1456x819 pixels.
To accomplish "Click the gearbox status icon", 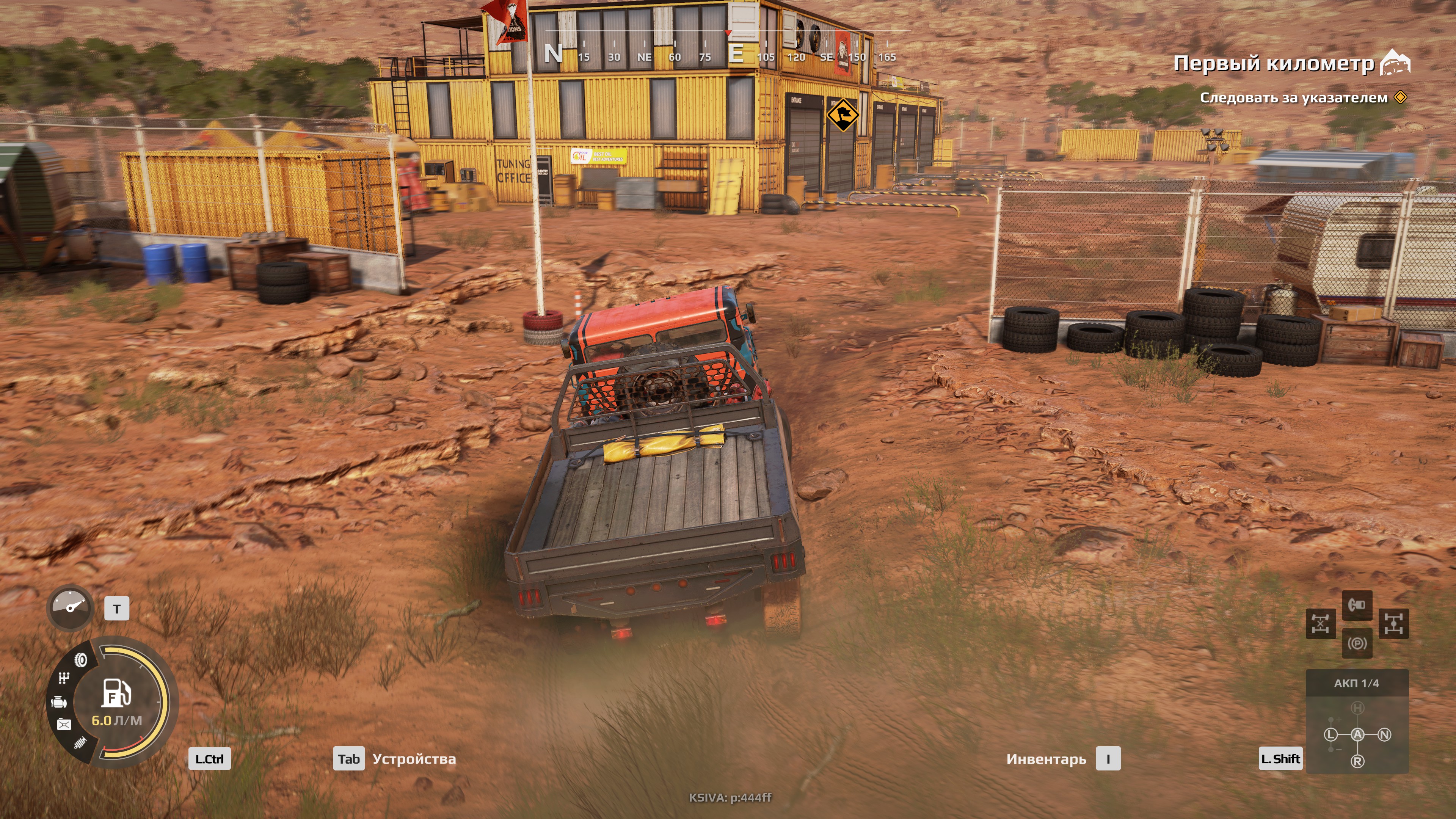I will (x=64, y=678).
